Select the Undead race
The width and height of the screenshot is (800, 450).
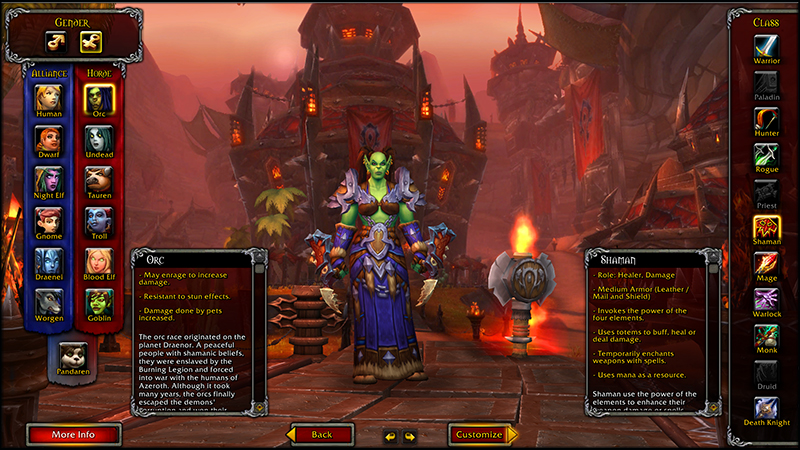coord(99,139)
